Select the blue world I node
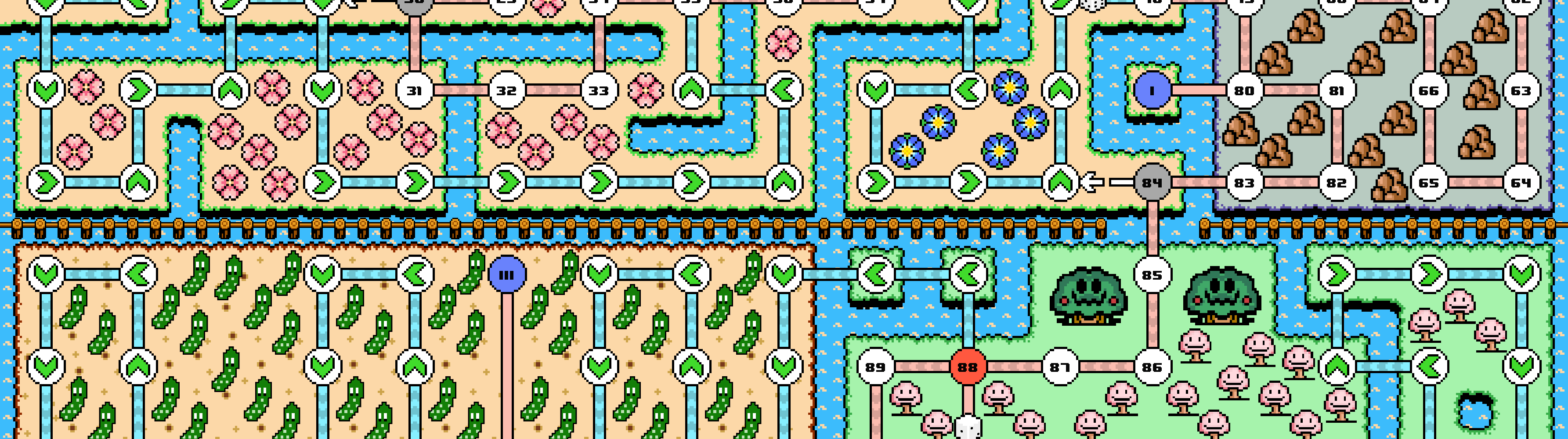 point(1152,90)
